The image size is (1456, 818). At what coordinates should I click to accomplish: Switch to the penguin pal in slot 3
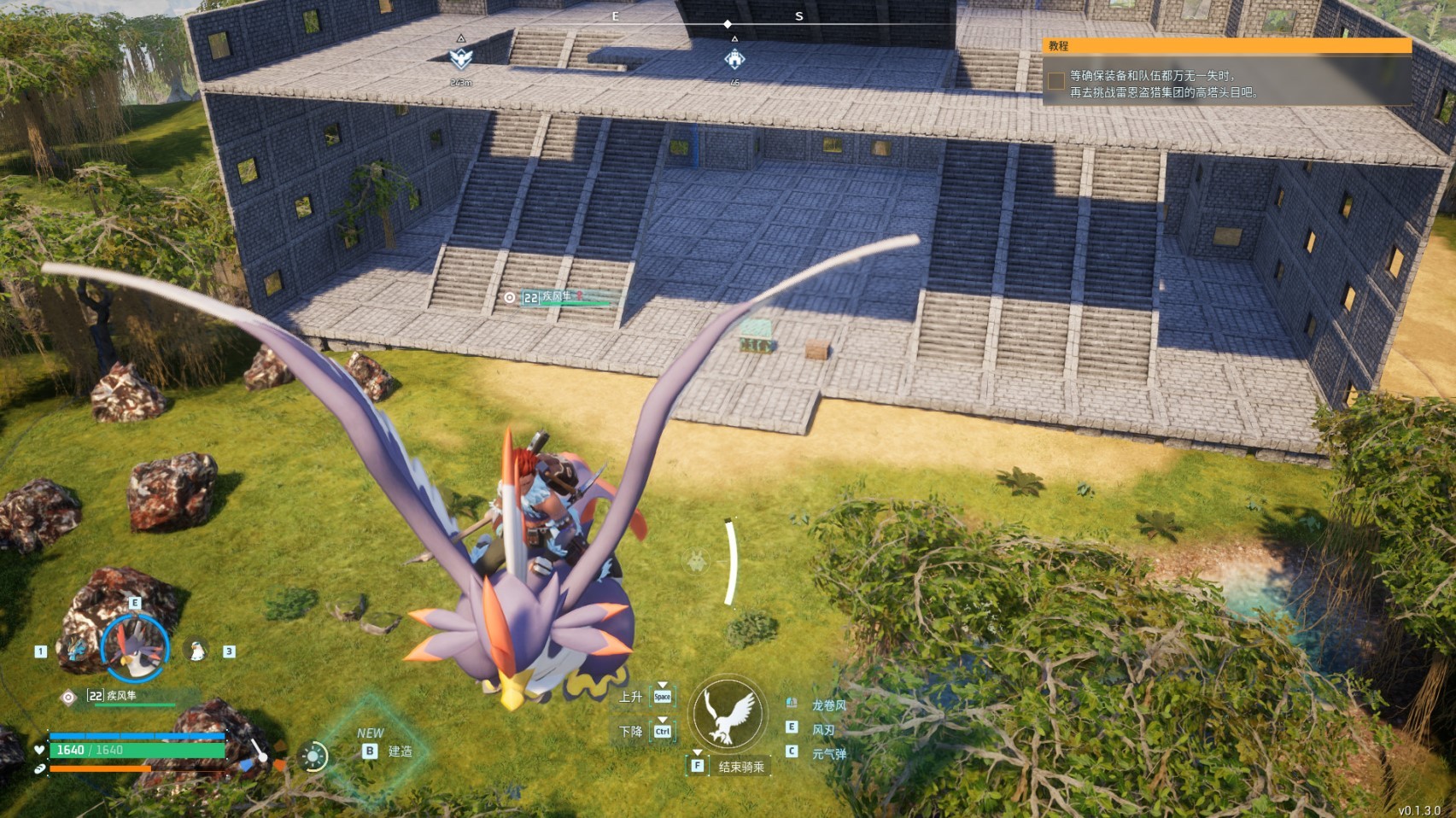tap(197, 651)
